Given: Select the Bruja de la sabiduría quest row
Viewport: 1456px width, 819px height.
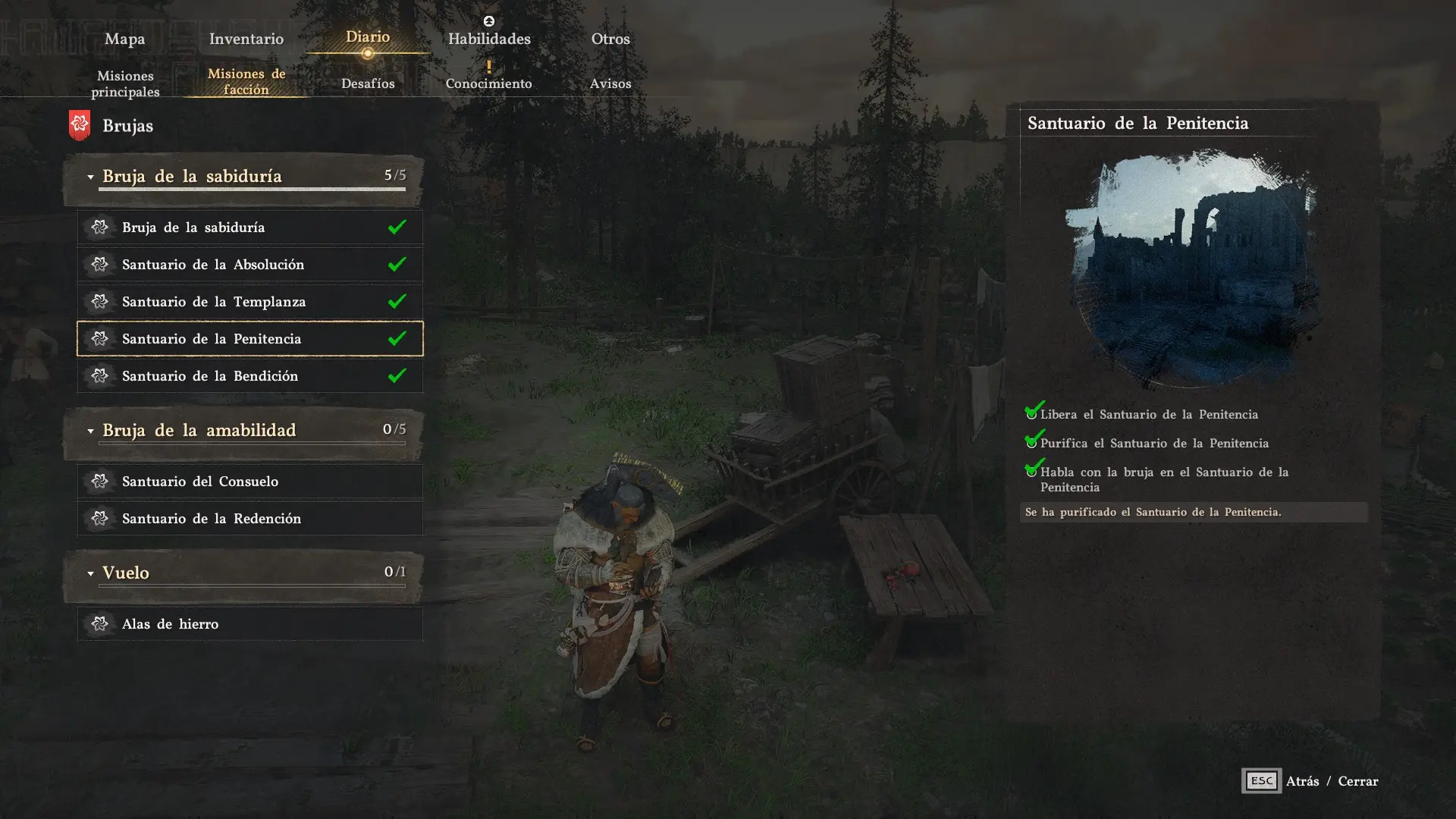Looking at the screenshot, I should [x=249, y=227].
